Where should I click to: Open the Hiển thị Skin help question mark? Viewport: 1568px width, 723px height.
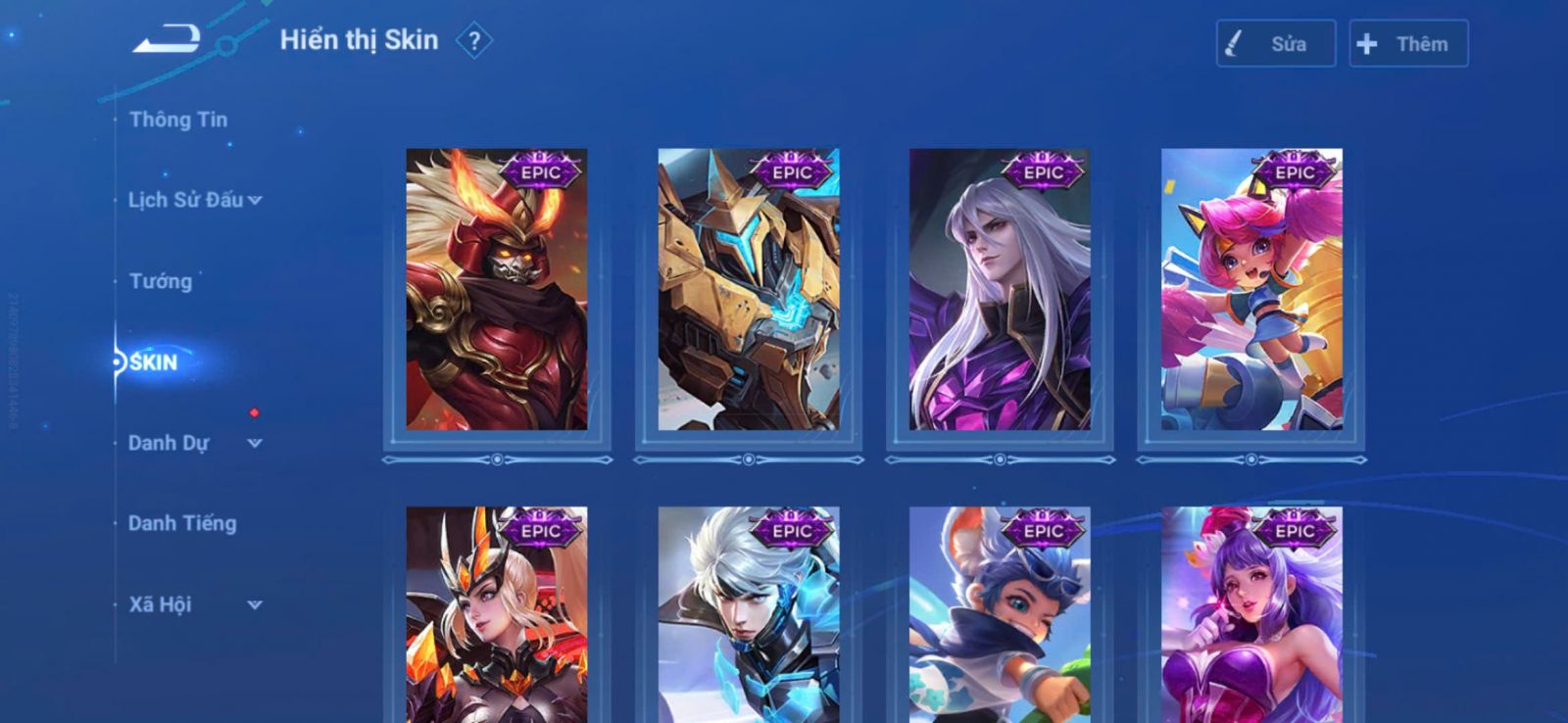pyautogui.click(x=474, y=41)
